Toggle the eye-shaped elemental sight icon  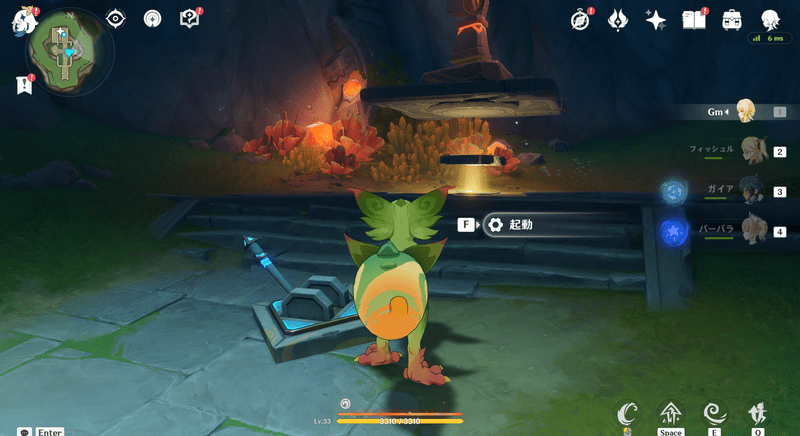click(x=116, y=18)
